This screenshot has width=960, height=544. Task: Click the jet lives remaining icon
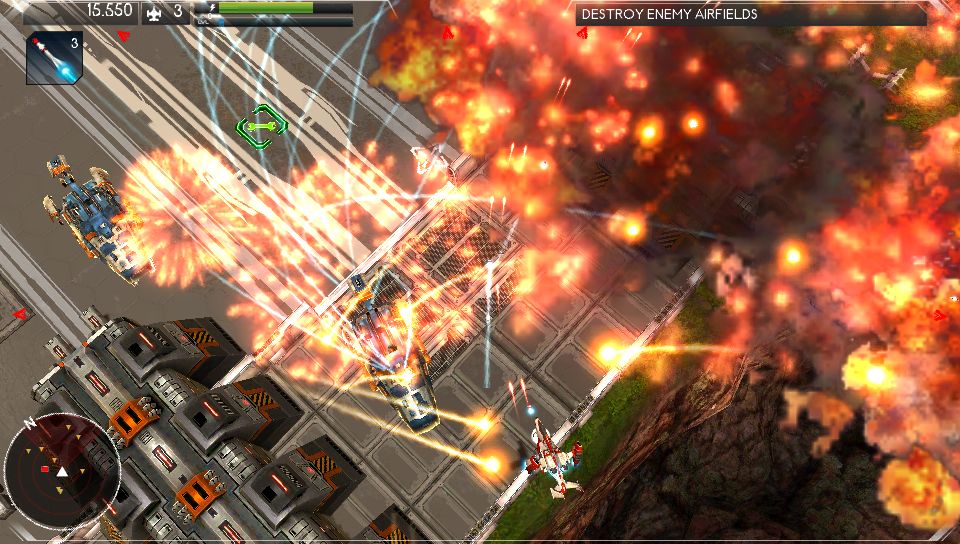[154, 13]
